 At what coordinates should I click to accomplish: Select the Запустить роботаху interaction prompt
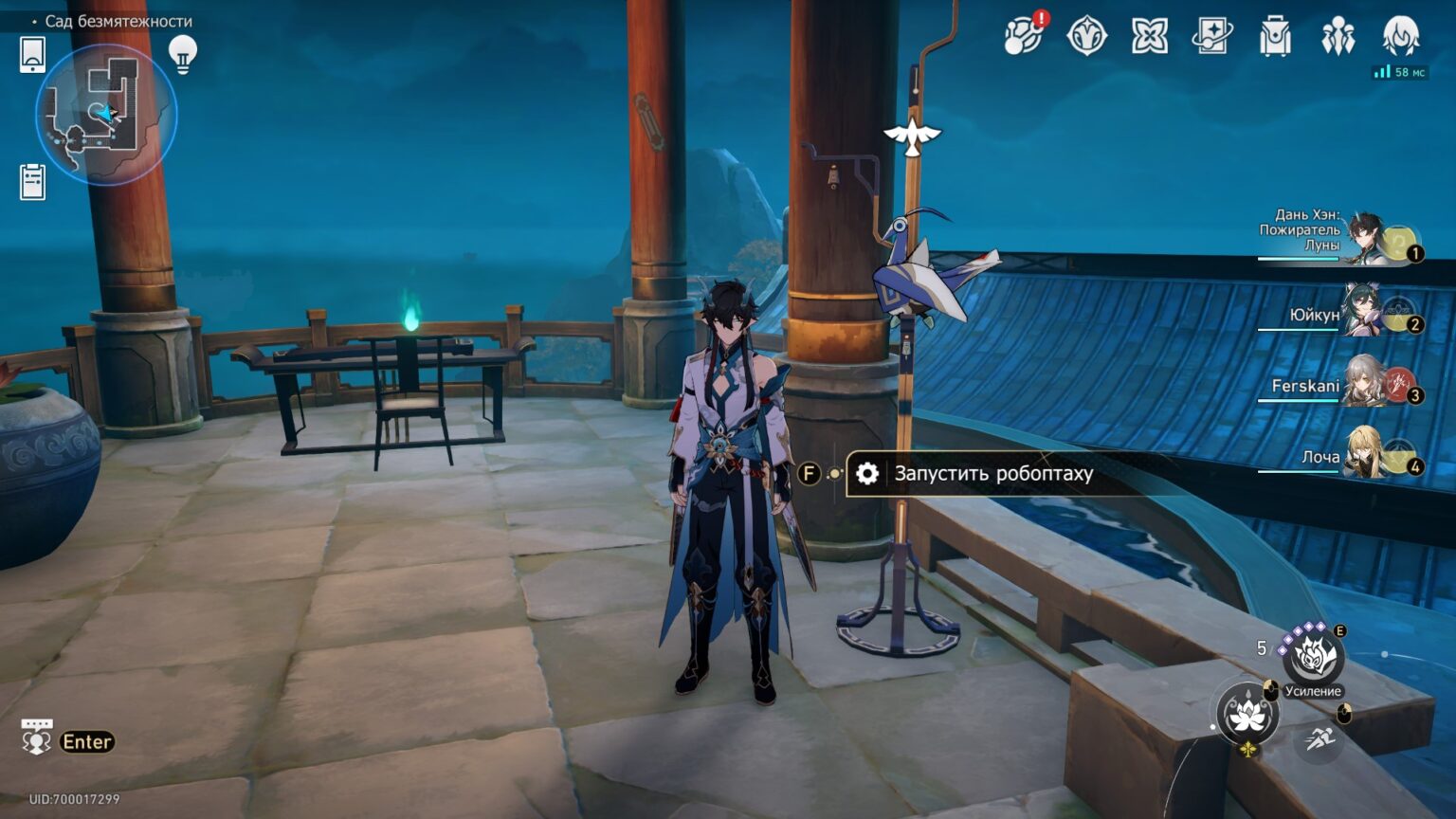[x=992, y=473]
